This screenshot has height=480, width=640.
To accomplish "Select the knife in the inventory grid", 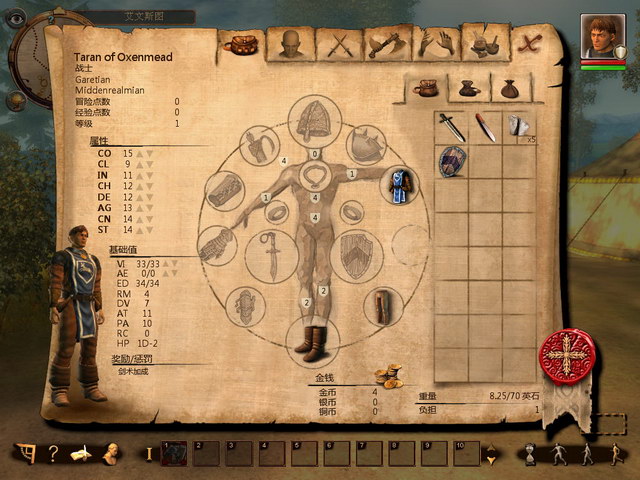I will point(486,127).
